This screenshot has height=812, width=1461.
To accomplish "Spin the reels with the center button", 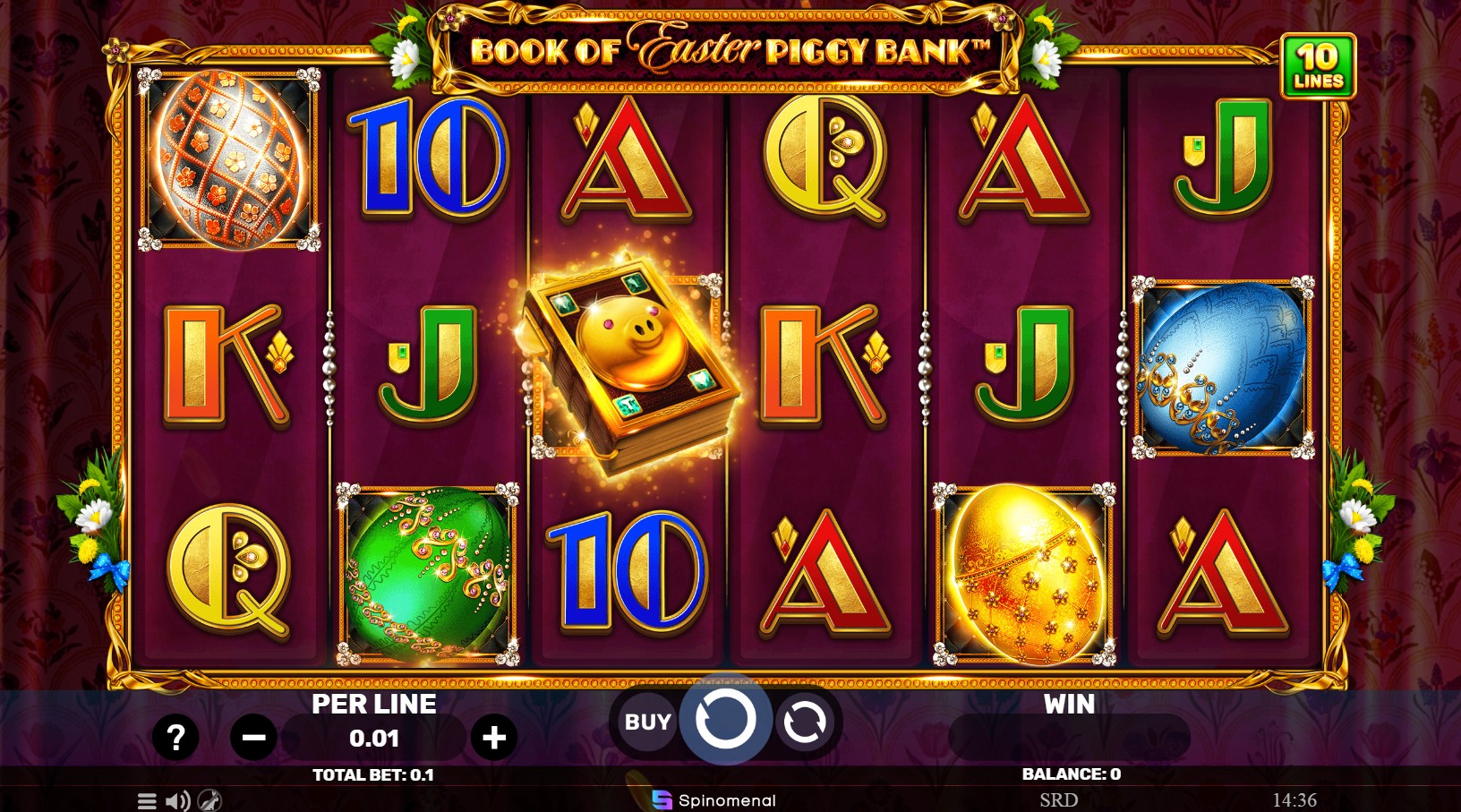I will (725, 719).
